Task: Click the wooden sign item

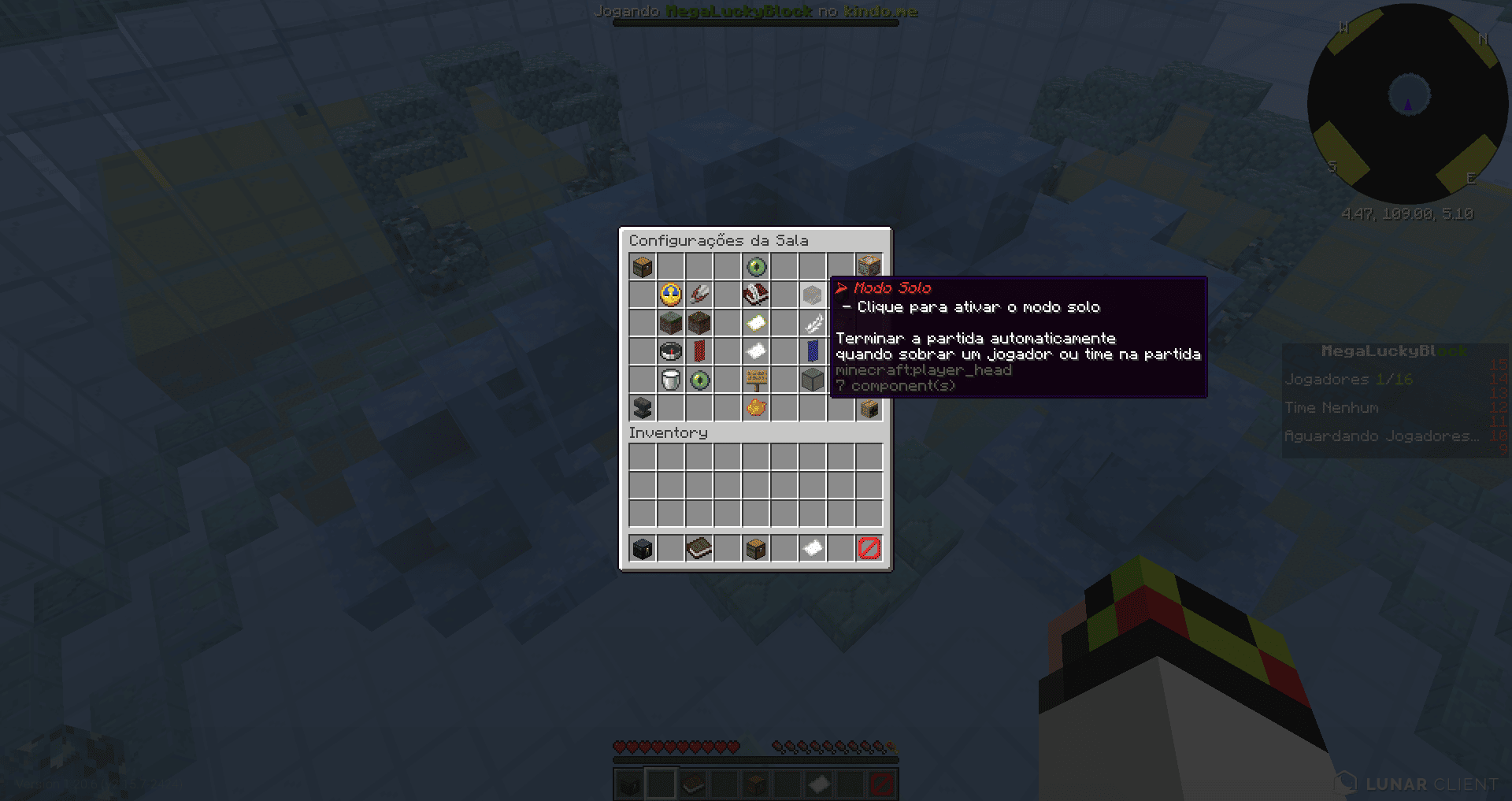Action: (756, 380)
